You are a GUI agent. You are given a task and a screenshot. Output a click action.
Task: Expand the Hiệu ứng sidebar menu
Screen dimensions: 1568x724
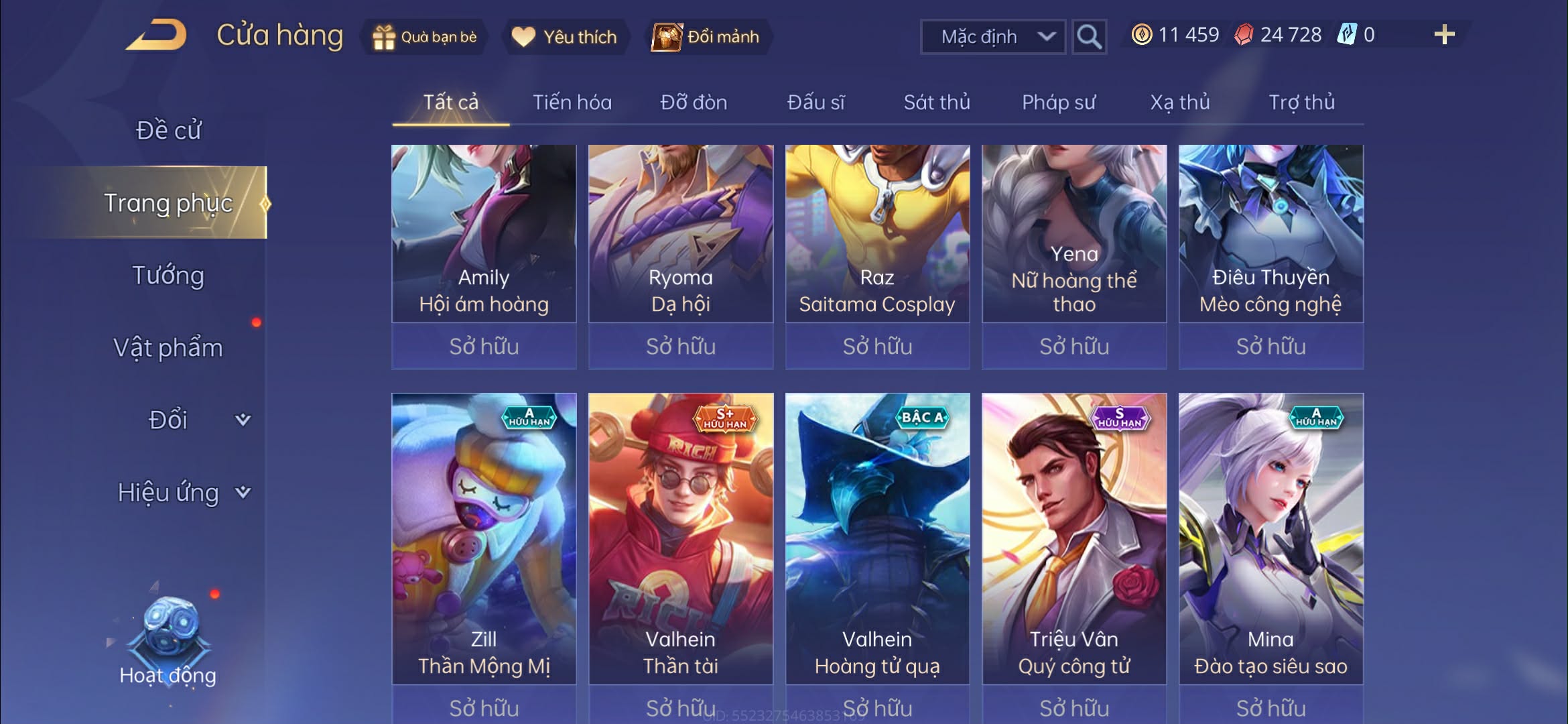point(182,493)
